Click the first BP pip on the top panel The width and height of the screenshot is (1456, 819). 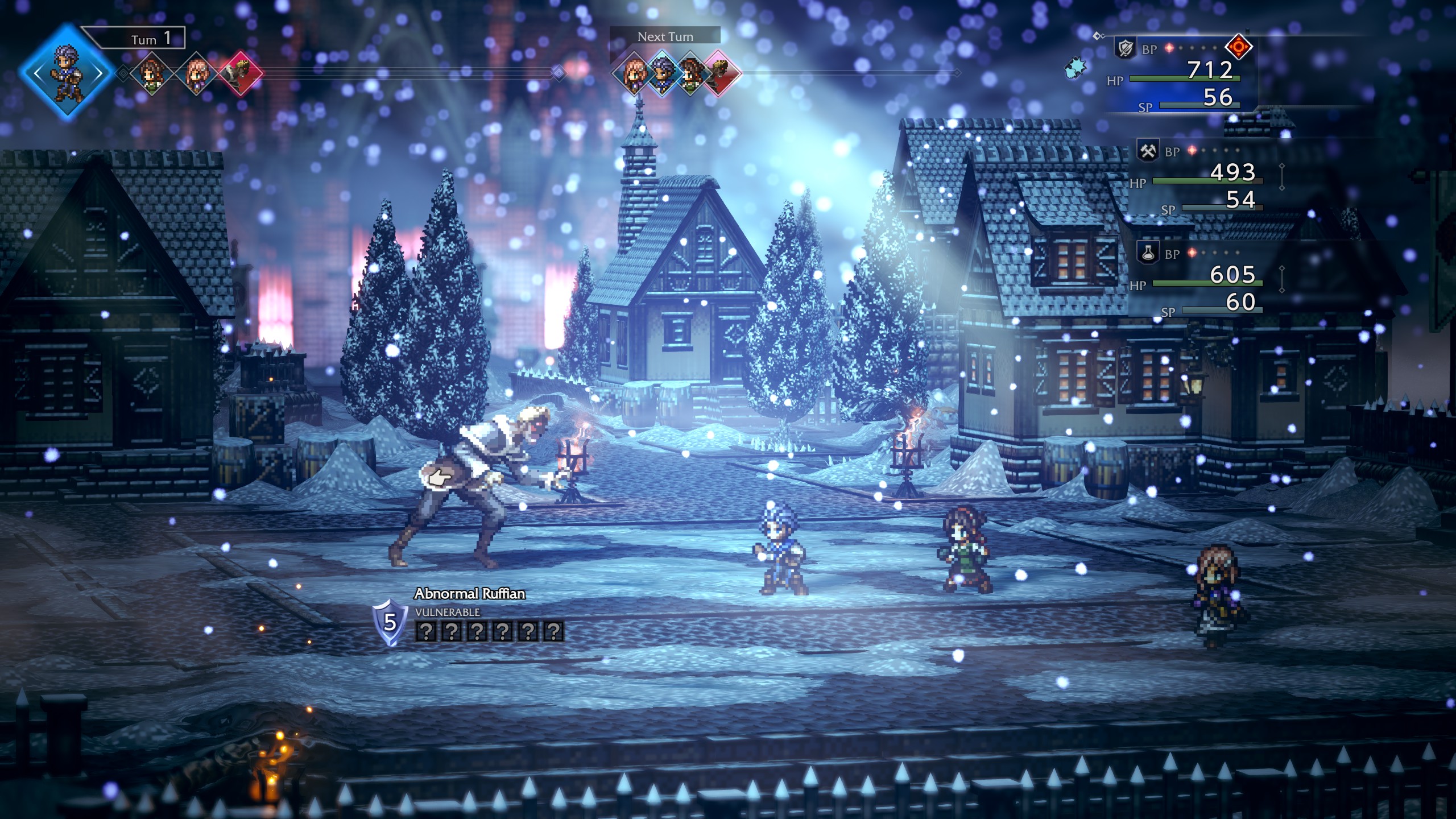click(1169, 48)
